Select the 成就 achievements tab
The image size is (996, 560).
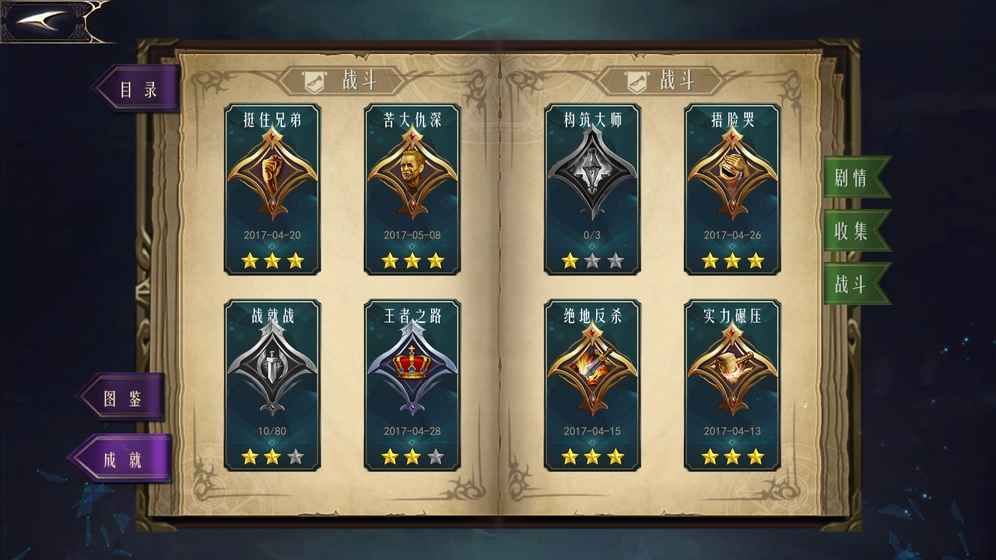pyautogui.click(x=123, y=459)
